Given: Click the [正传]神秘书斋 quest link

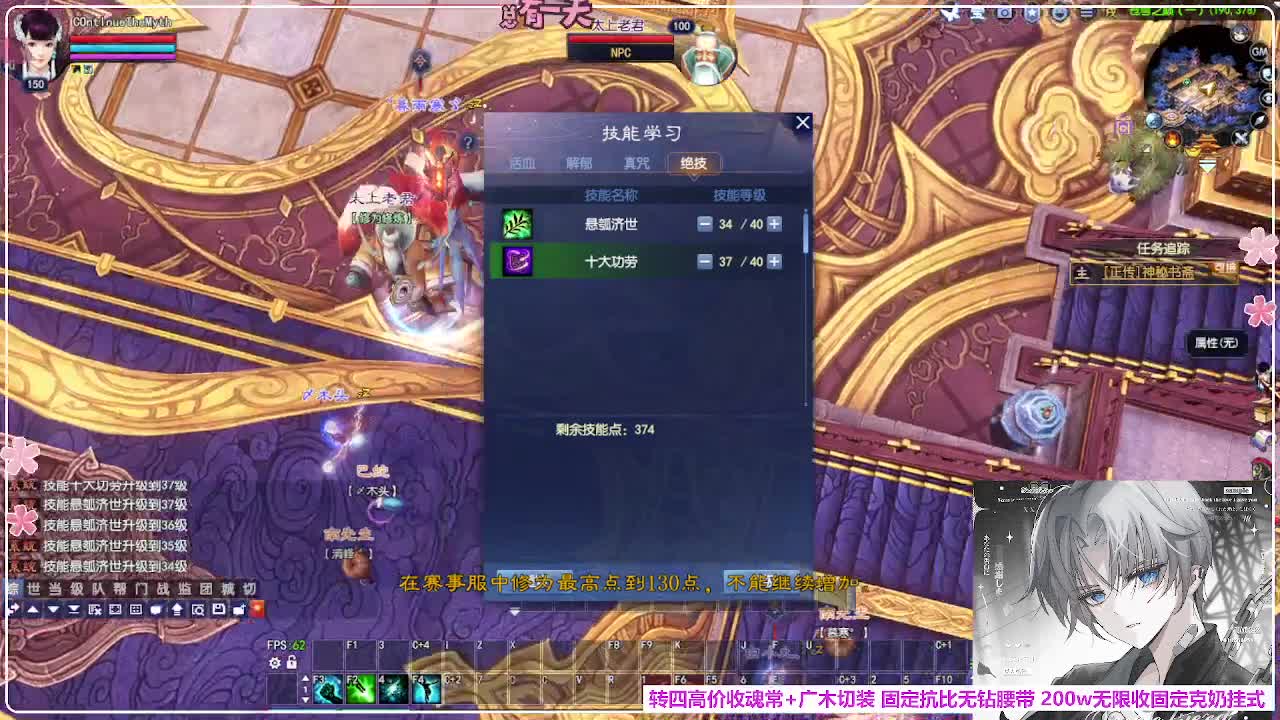Looking at the screenshot, I should pyautogui.click(x=1150, y=272).
